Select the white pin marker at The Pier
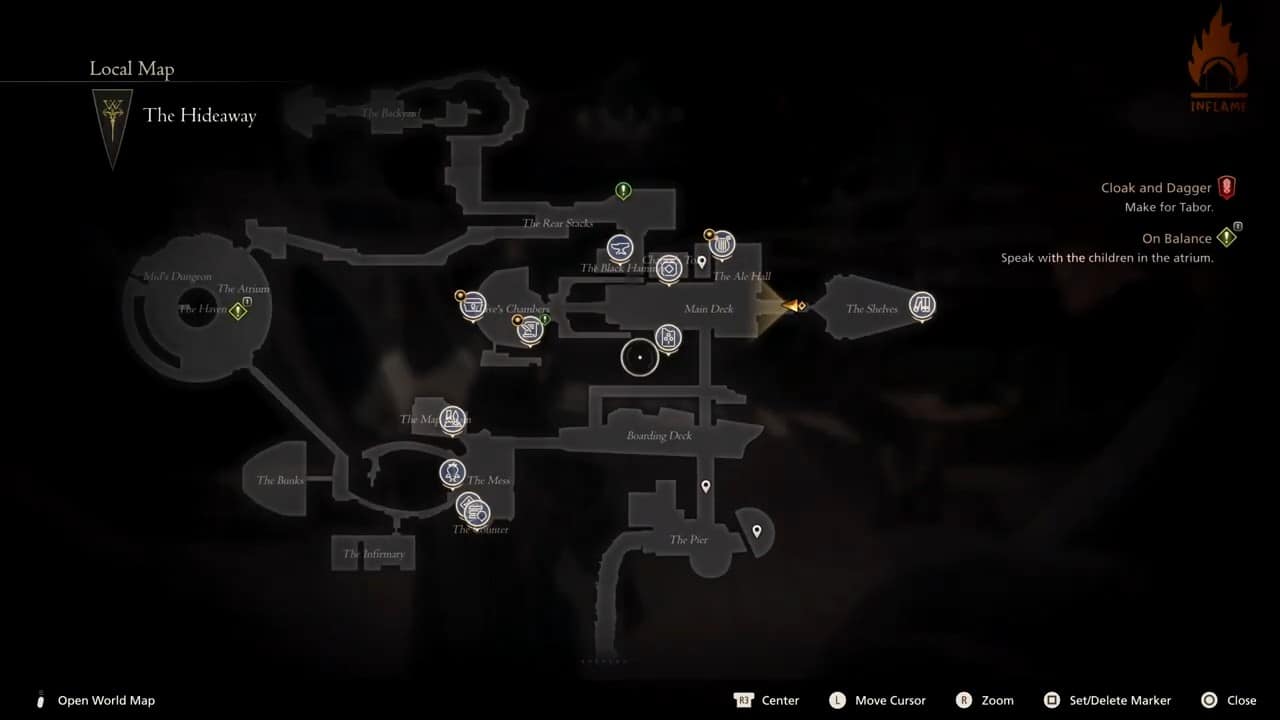This screenshot has height=720, width=1280. click(x=757, y=532)
